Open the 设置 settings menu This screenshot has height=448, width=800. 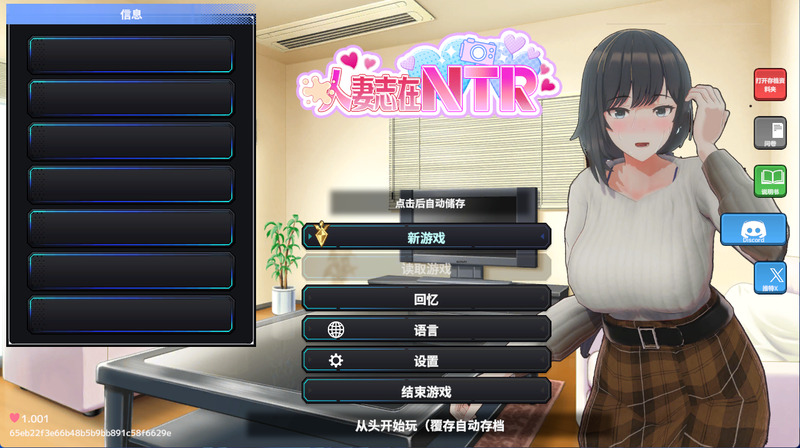pyautogui.click(x=426, y=360)
